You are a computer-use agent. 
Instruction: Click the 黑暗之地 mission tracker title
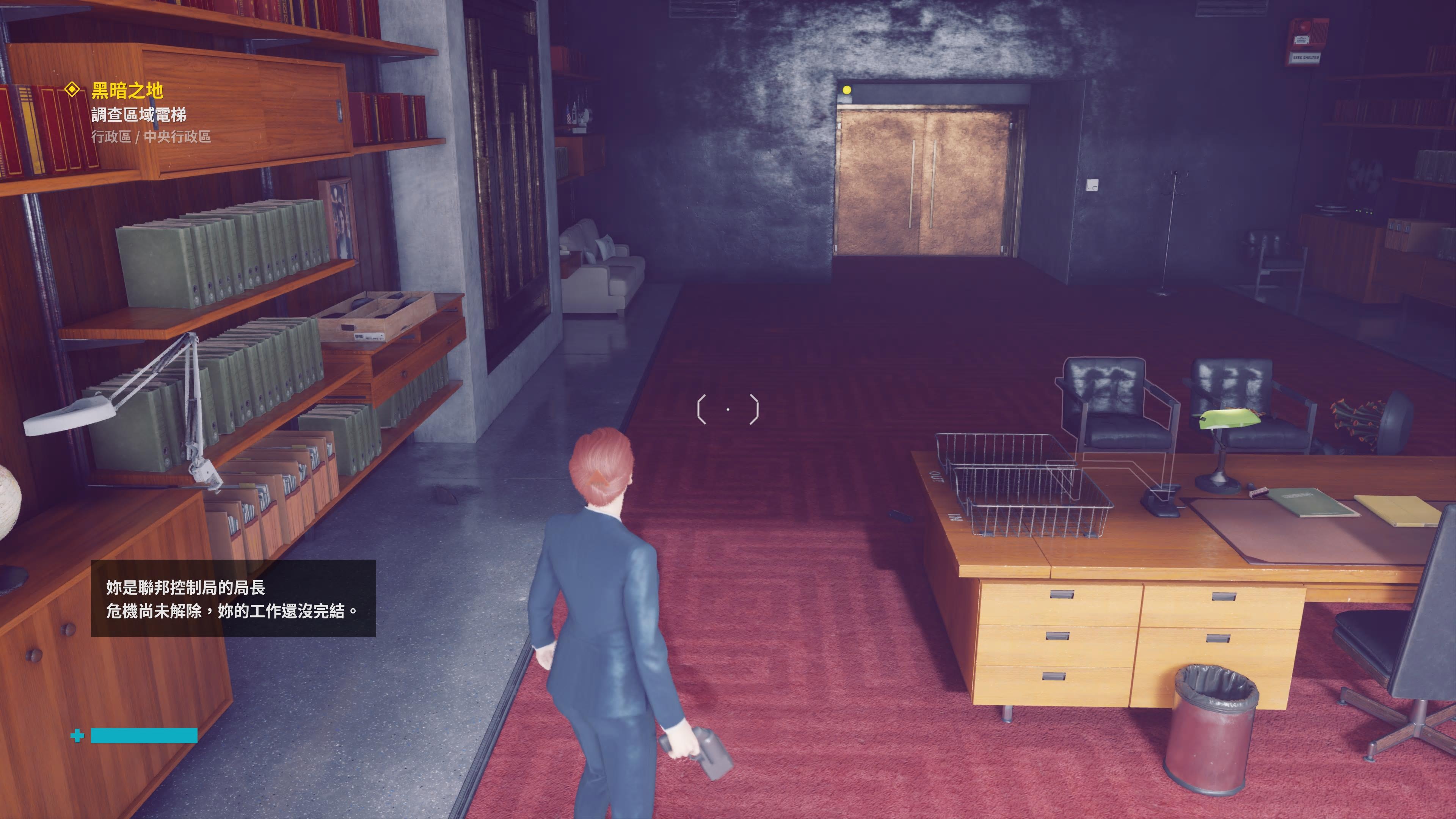127,91
